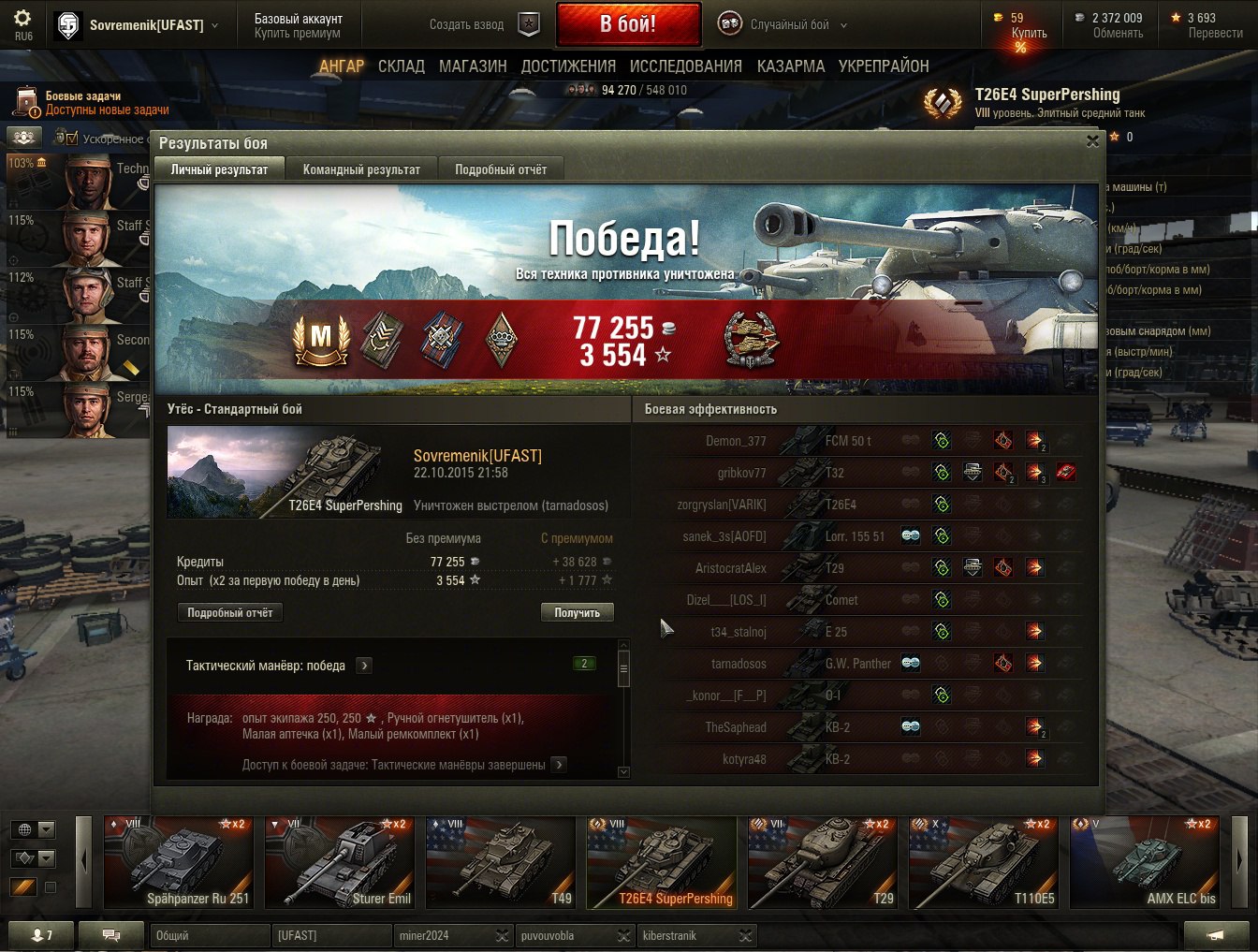Choose the AMX ELC bis tank

point(1144,862)
